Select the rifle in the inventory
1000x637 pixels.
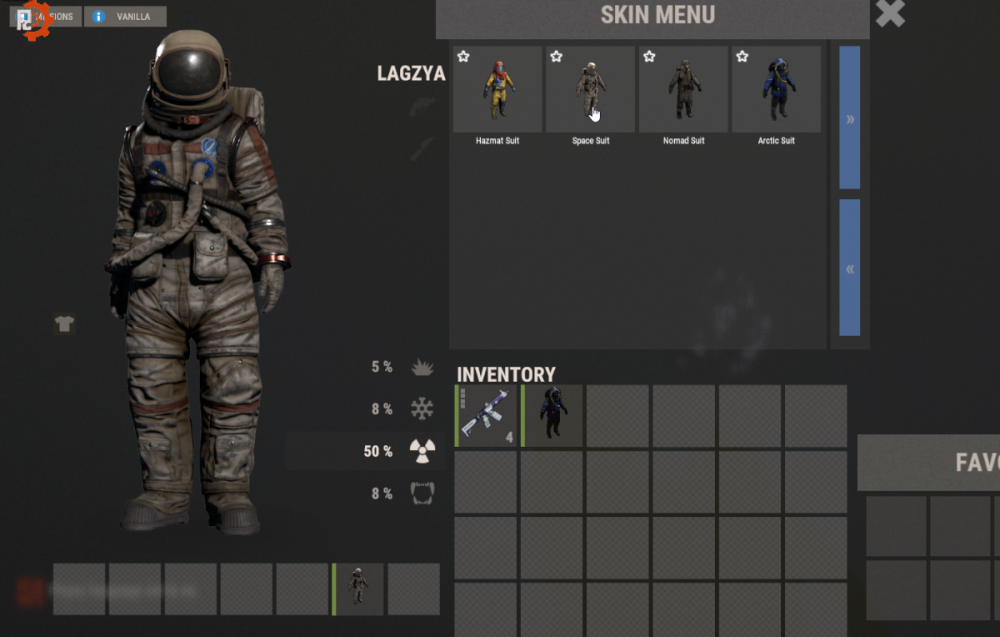(486, 415)
